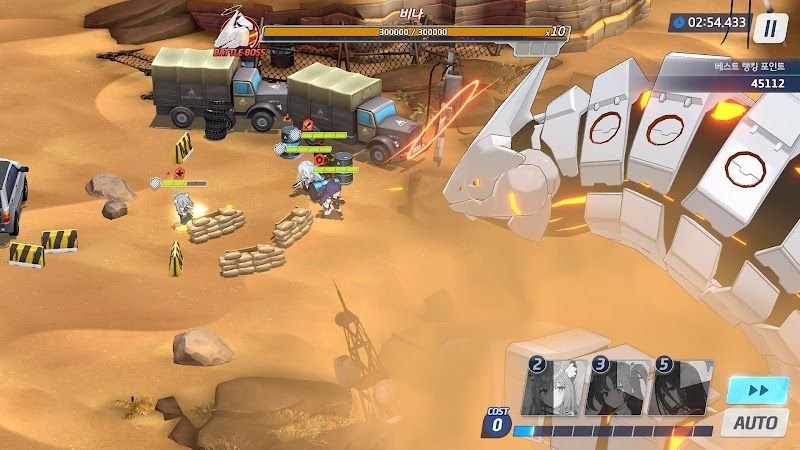The height and width of the screenshot is (450, 800).
Task: Select the cost 2 skill card
Action: 553,386
